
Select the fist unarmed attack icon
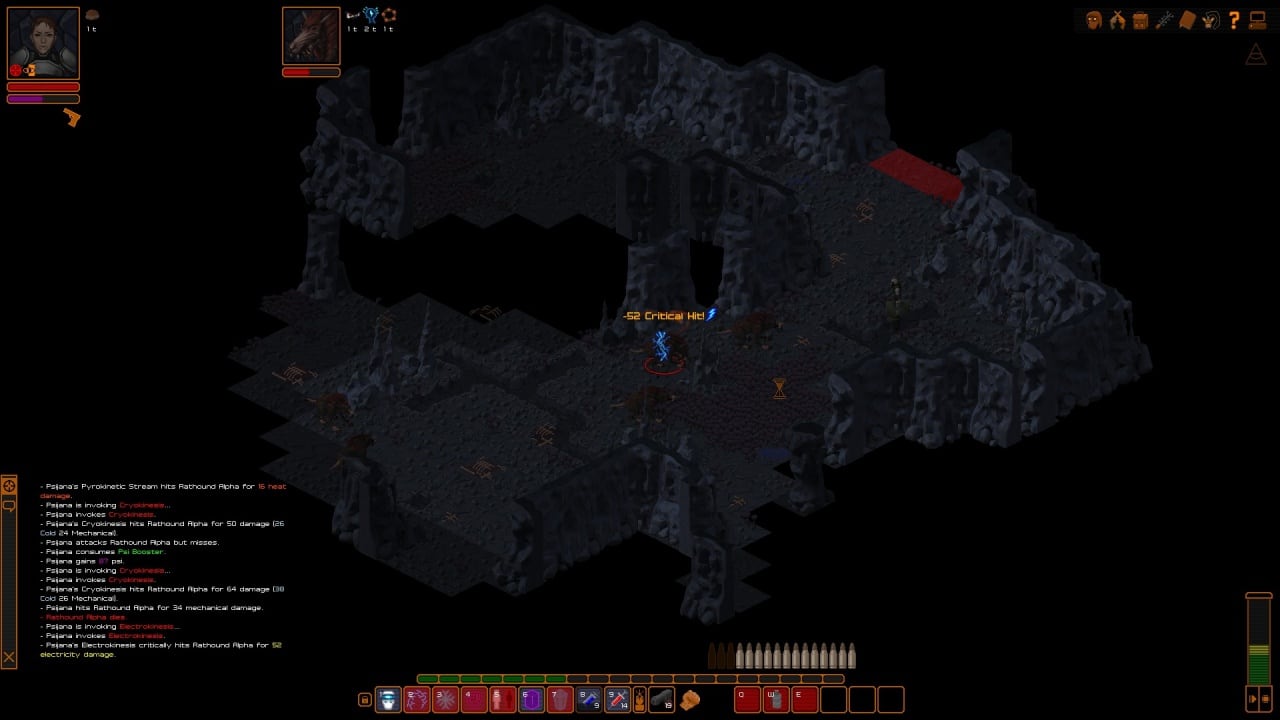[x=690, y=700]
